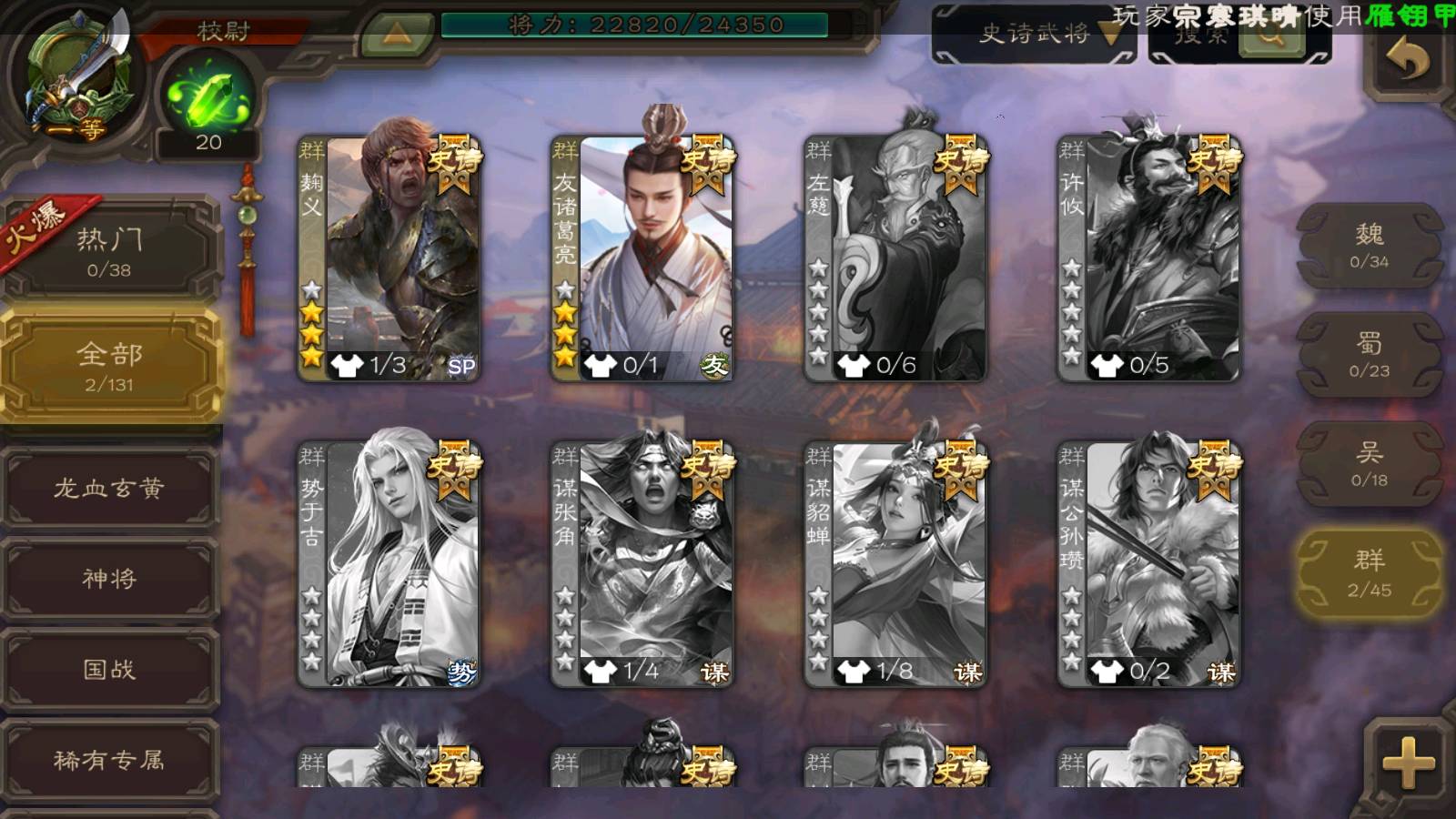Pick the 谋貂蝉 general card
1456x819 pixels.
click(895, 564)
